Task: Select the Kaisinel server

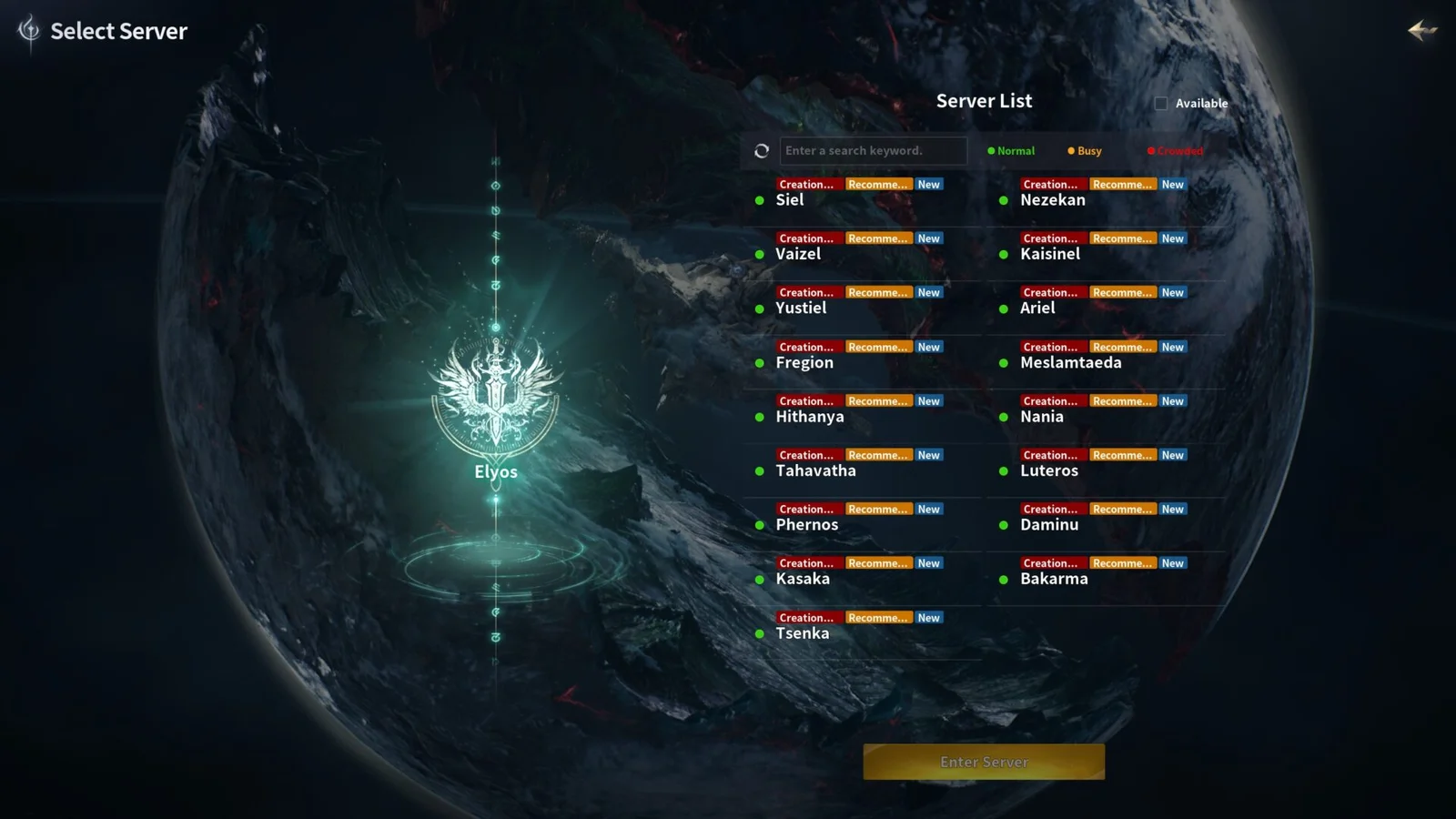Action: 1050,254
